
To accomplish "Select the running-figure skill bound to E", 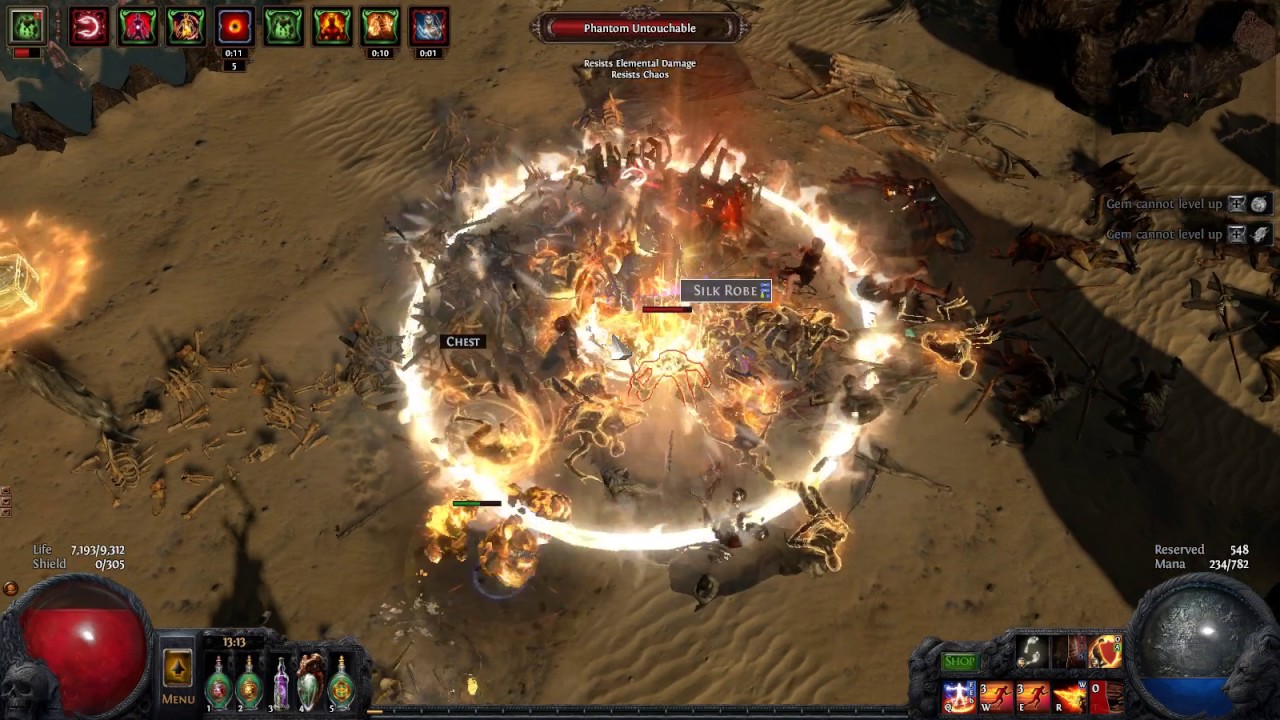I will click(1032, 696).
